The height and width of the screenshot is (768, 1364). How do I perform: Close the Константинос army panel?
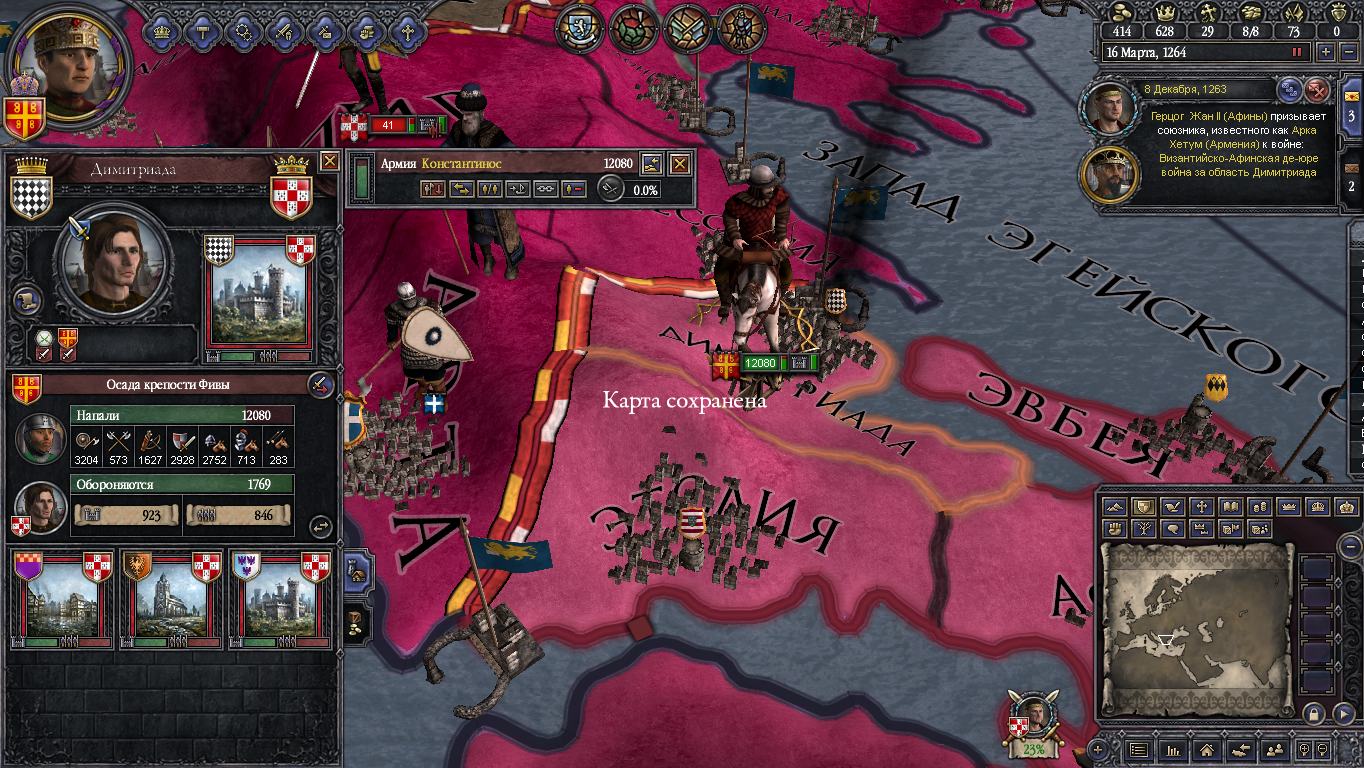pos(680,163)
